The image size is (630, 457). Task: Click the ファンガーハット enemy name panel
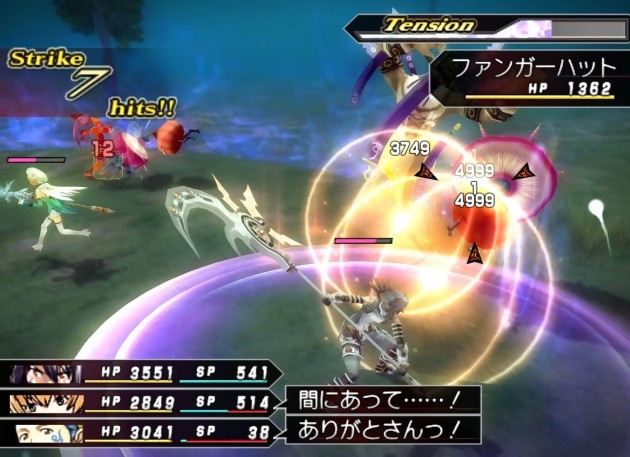(528, 74)
